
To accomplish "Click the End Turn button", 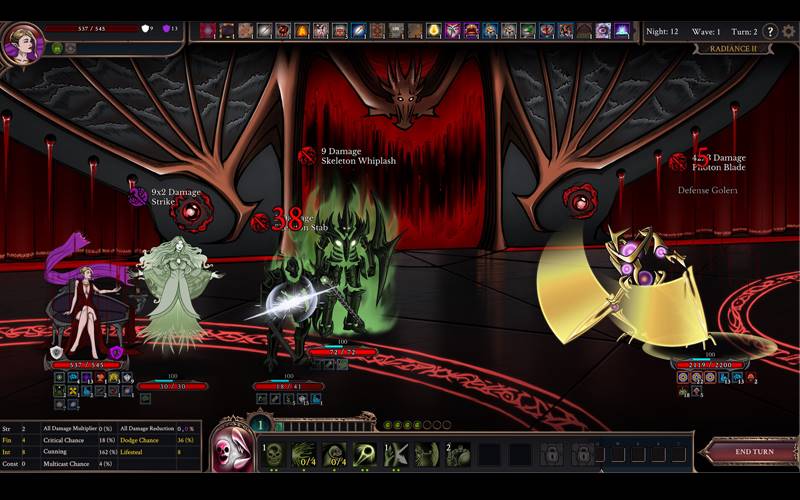I will [x=755, y=452].
